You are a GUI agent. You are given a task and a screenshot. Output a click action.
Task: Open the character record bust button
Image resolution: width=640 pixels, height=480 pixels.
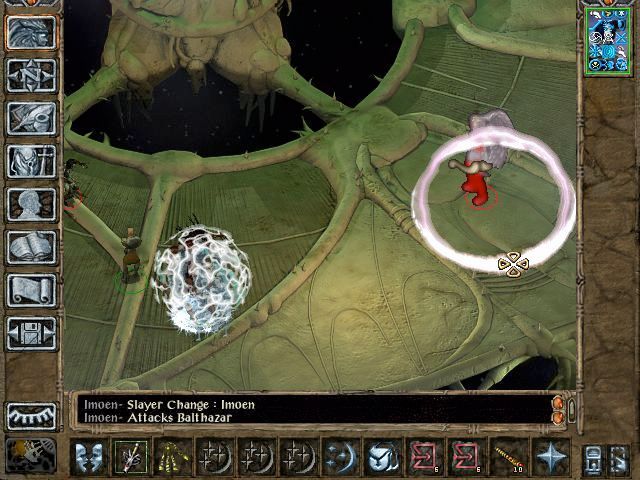[31, 204]
